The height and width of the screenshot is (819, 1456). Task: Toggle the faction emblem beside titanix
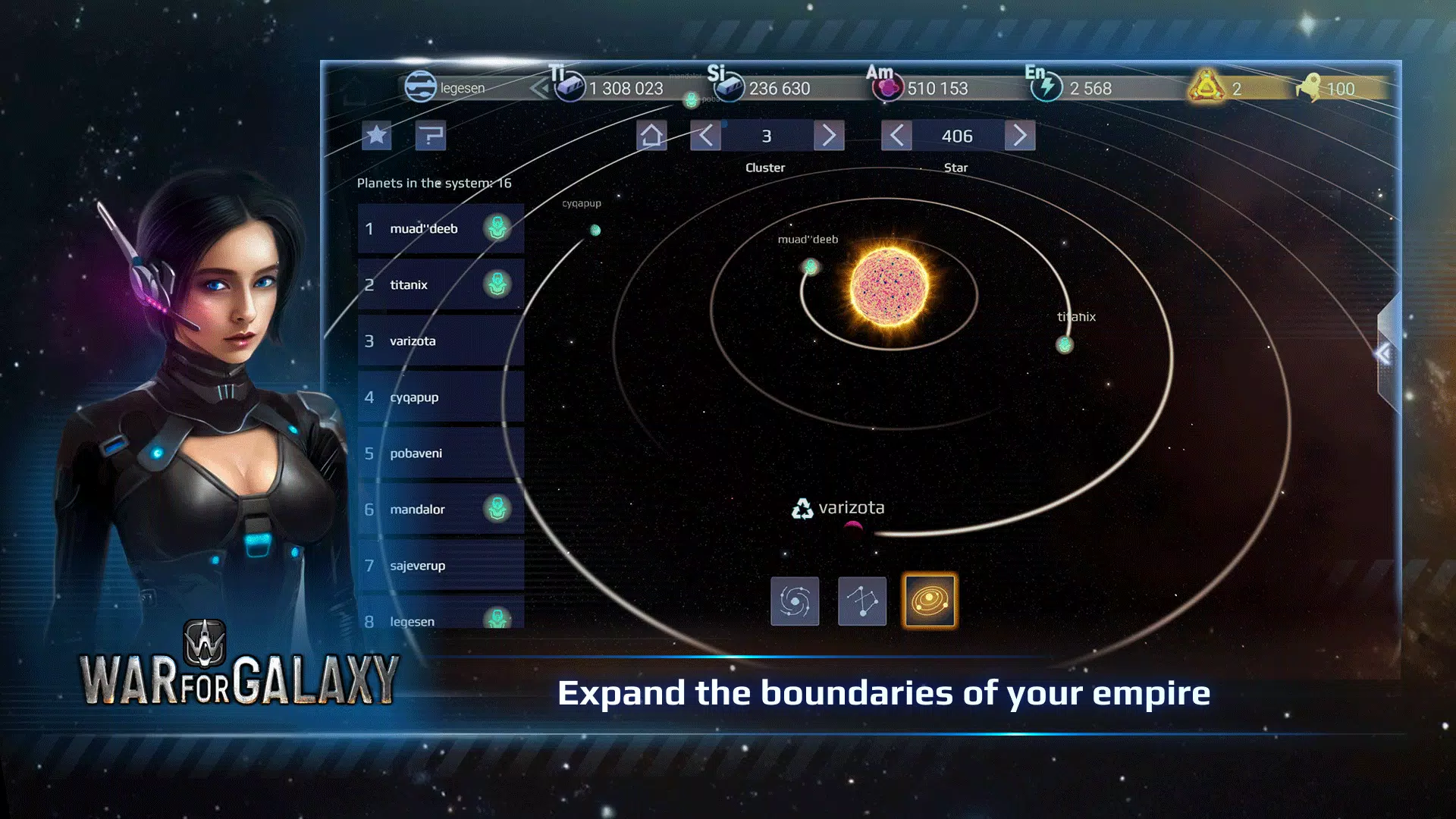(x=497, y=284)
